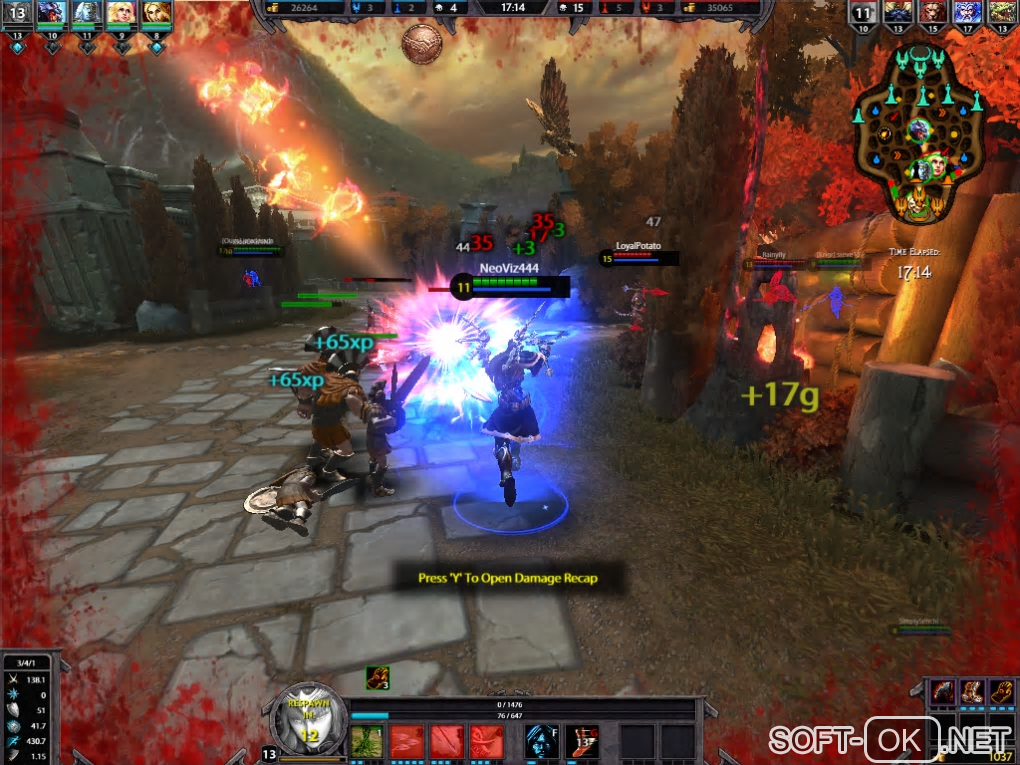This screenshot has width=1020, height=765.
Task: Select your god portrait showing the respawn timer
Action: [x=308, y=718]
